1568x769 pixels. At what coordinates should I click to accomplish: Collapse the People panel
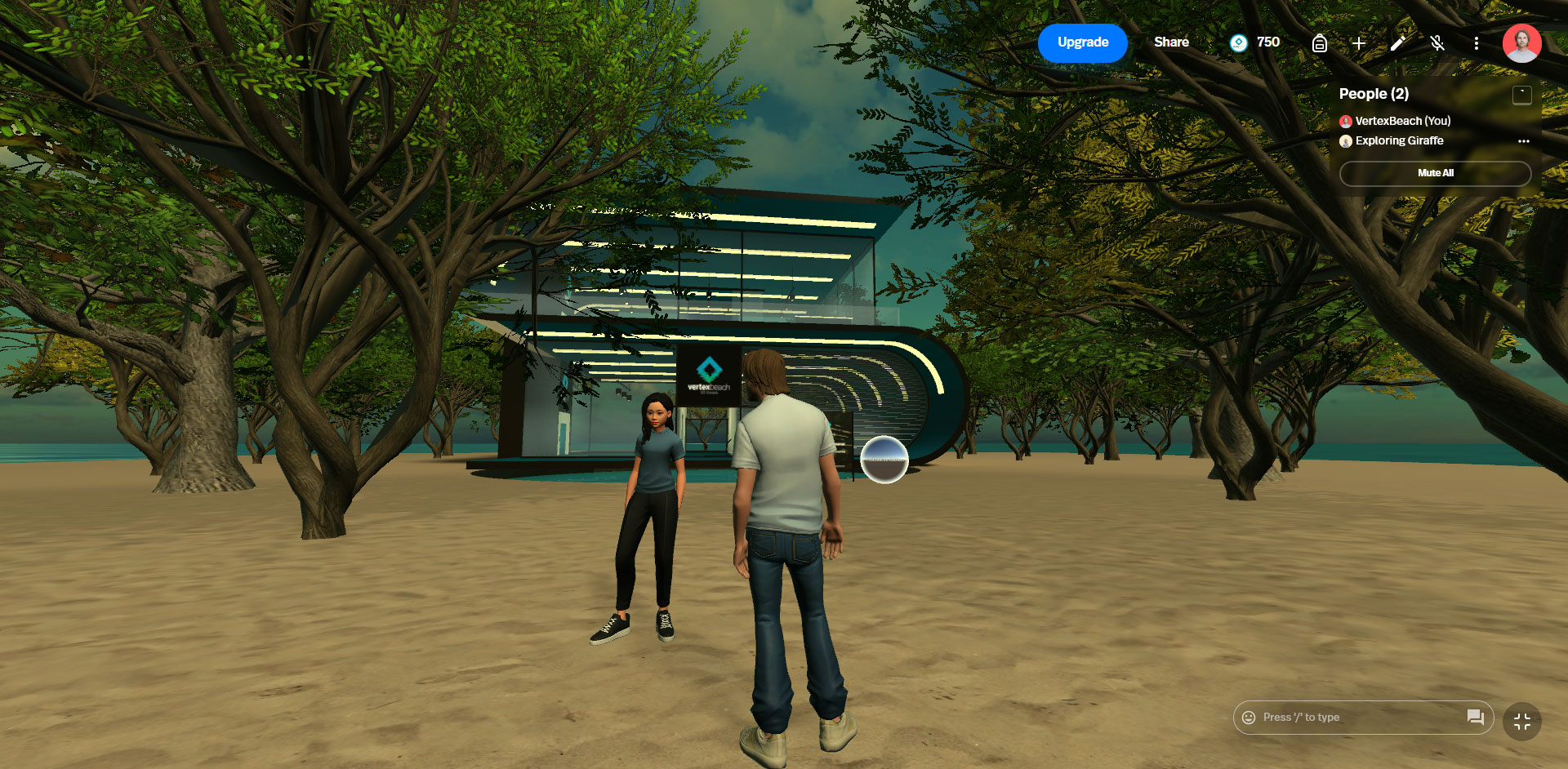1521,95
